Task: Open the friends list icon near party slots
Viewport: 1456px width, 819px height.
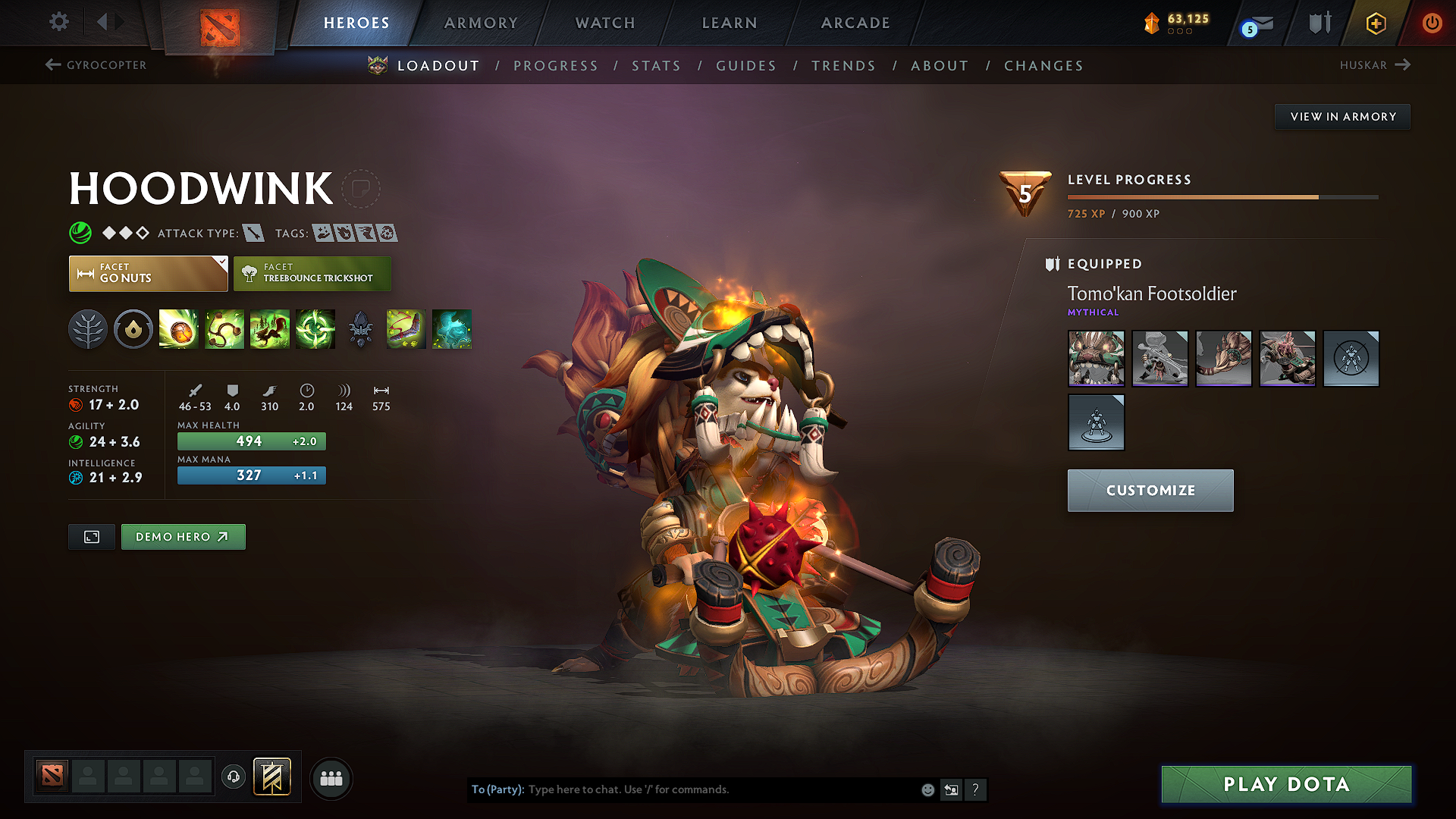Action: pos(331,777)
